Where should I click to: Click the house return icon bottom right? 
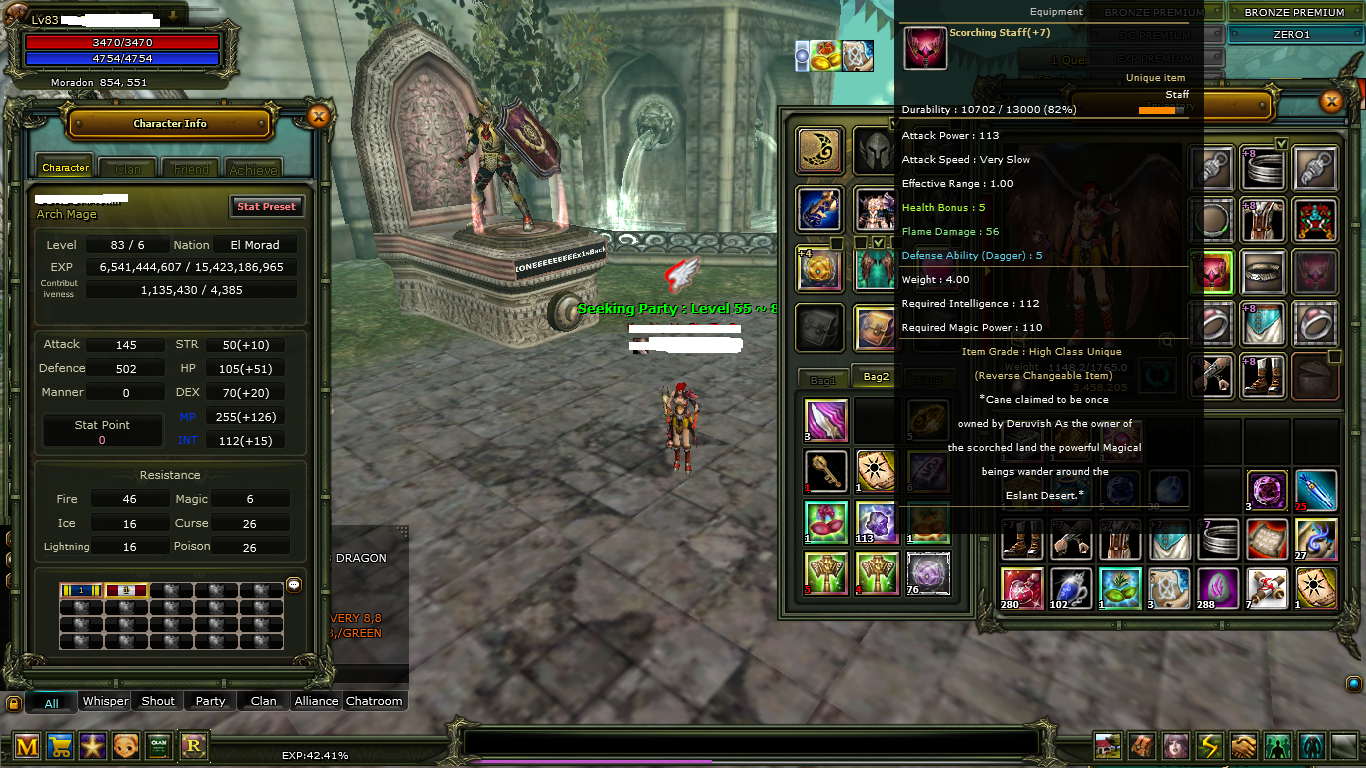[1108, 745]
